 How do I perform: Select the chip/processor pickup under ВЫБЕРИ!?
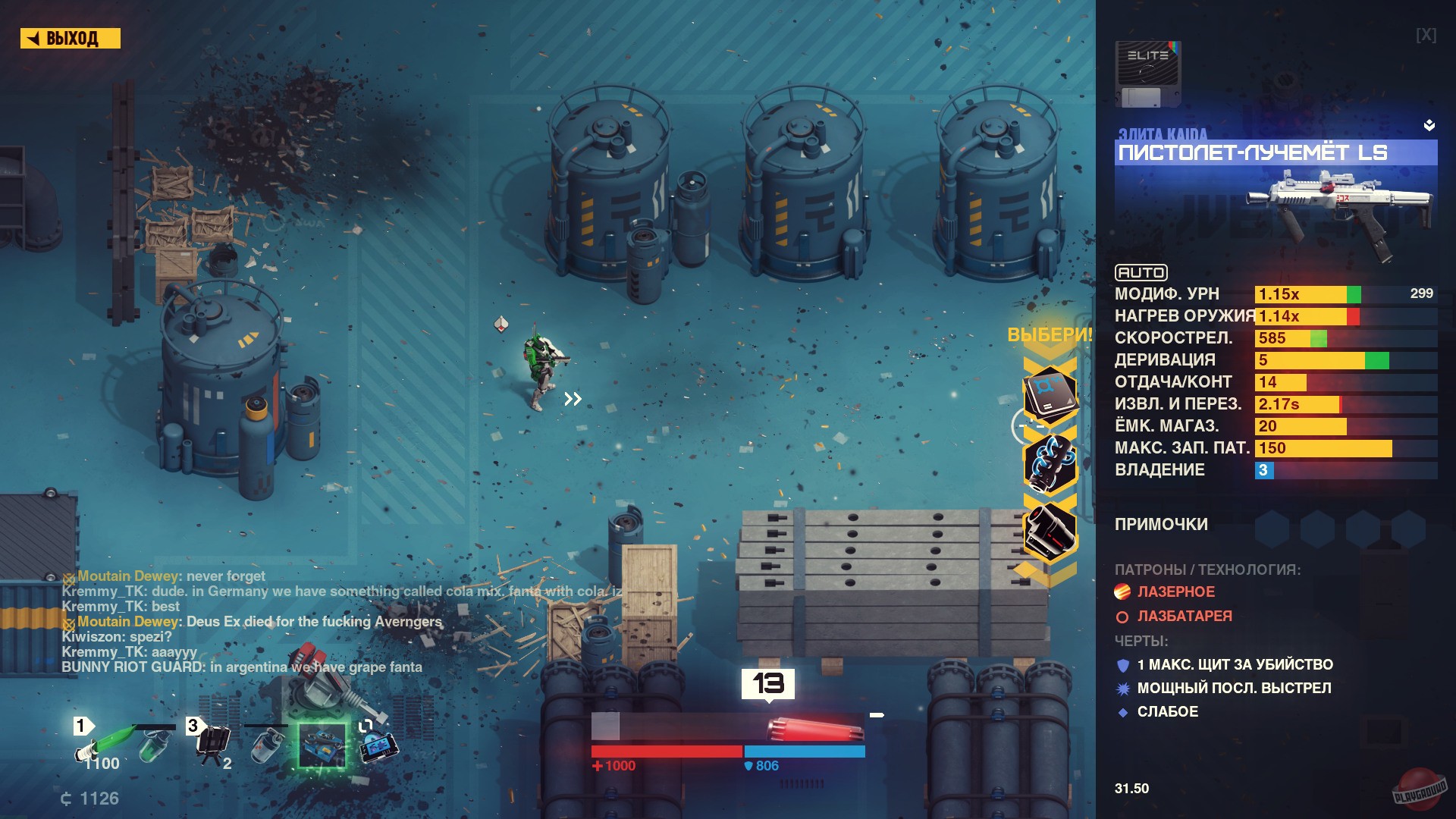pos(1051,394)
